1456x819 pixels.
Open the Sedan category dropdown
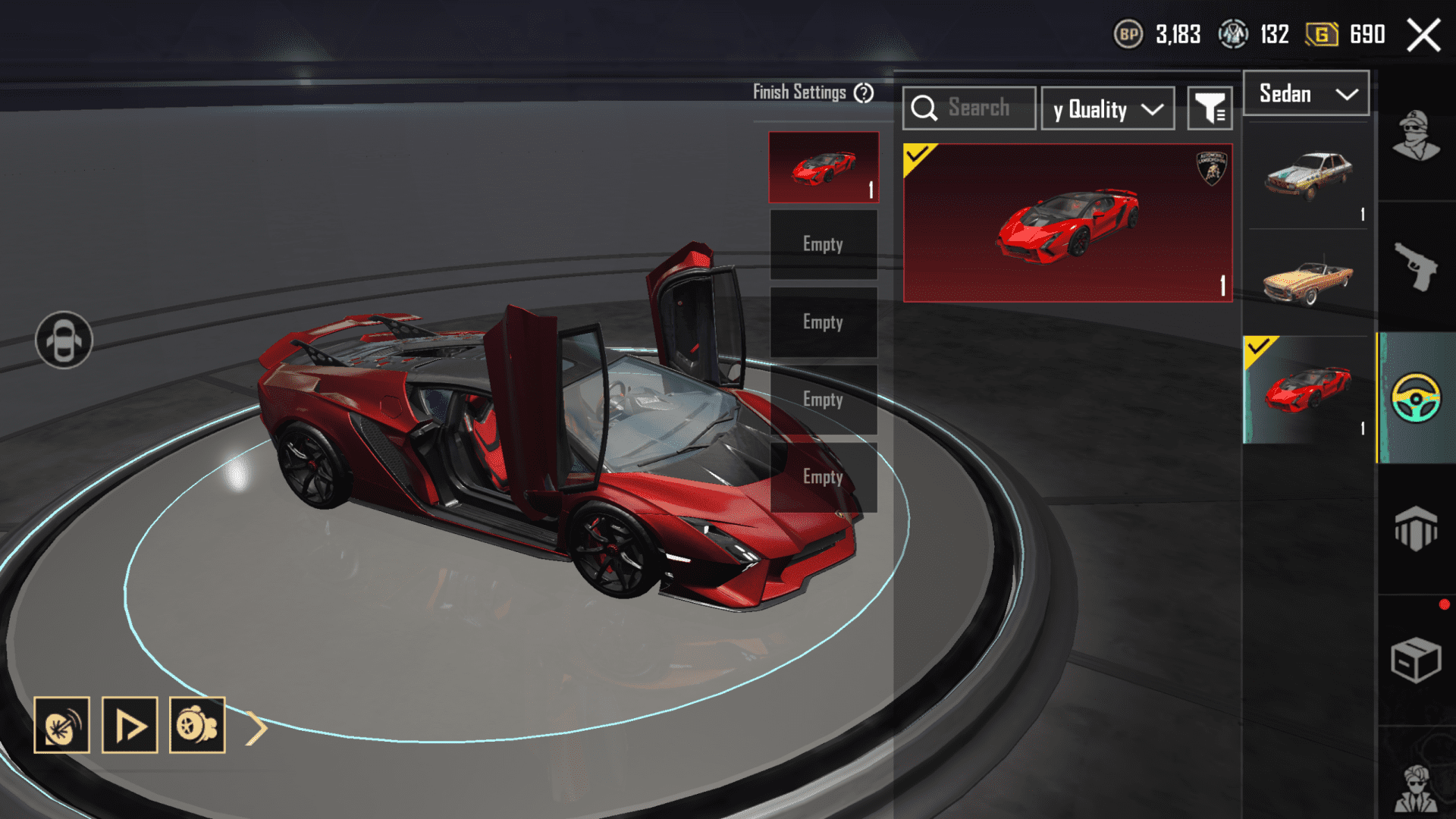point(1306,94)
